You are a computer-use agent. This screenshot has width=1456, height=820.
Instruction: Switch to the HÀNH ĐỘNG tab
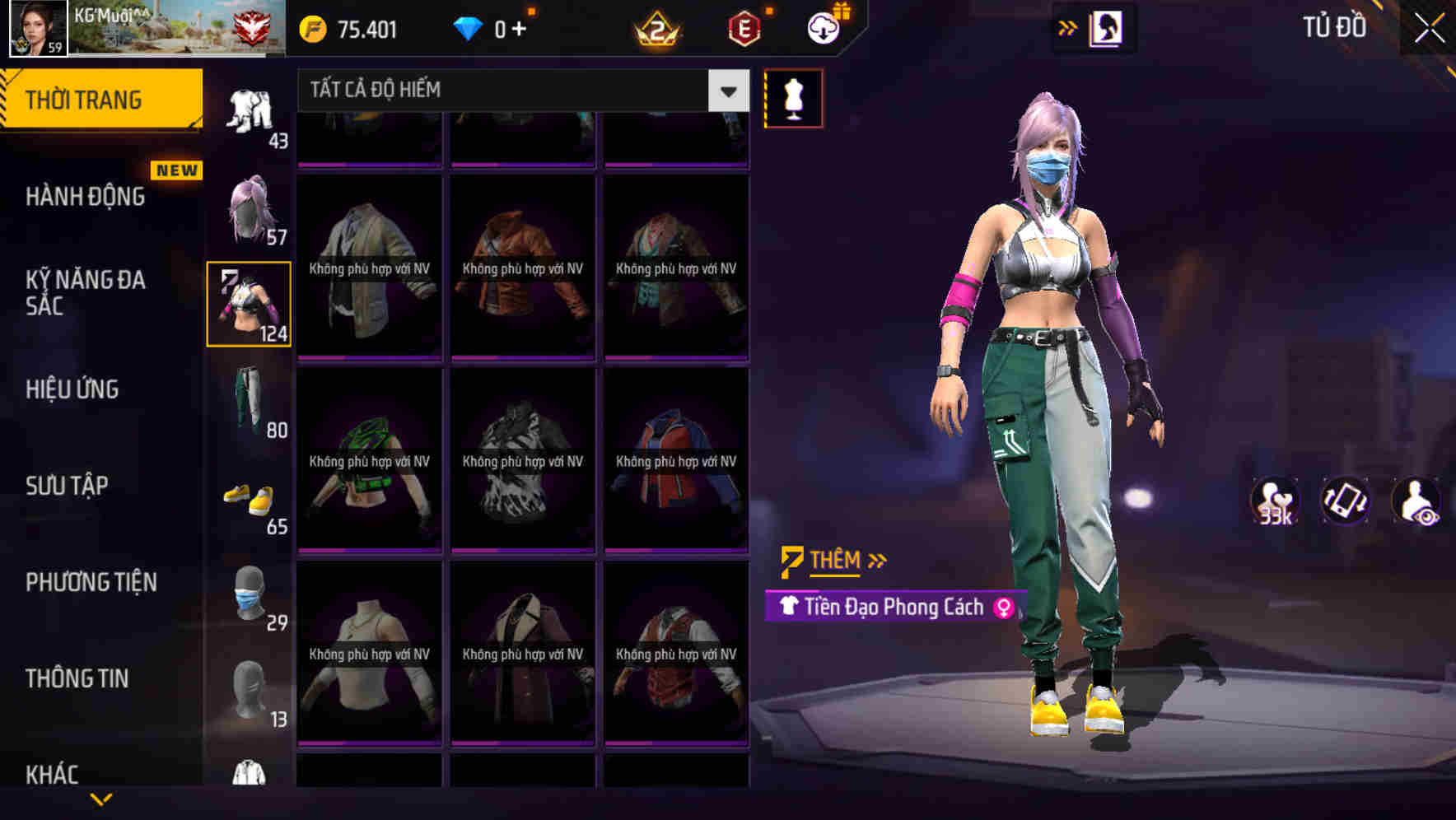pyautogui.click(x=86, y=198)
